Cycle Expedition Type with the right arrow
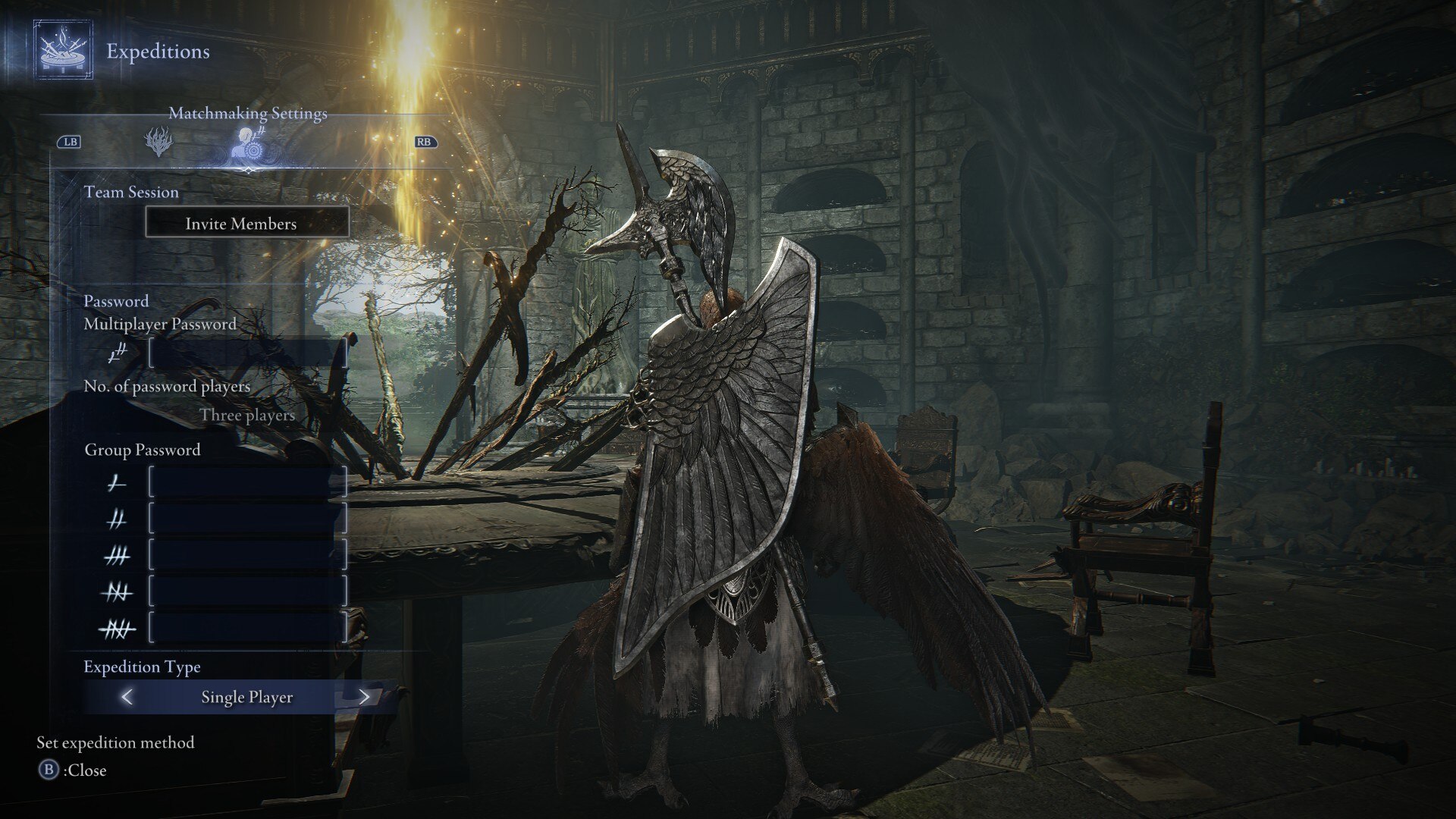Screen dimensions: 1456x819 coord(364,697)
